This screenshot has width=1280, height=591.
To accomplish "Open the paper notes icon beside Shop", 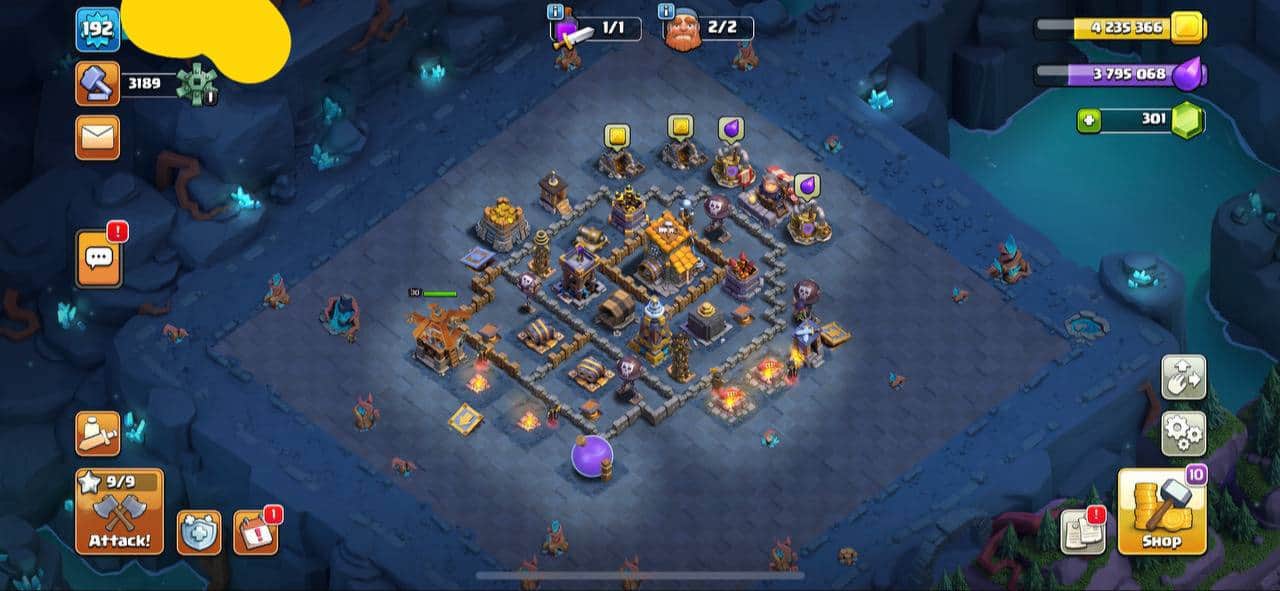I will tap(1082, 532).
